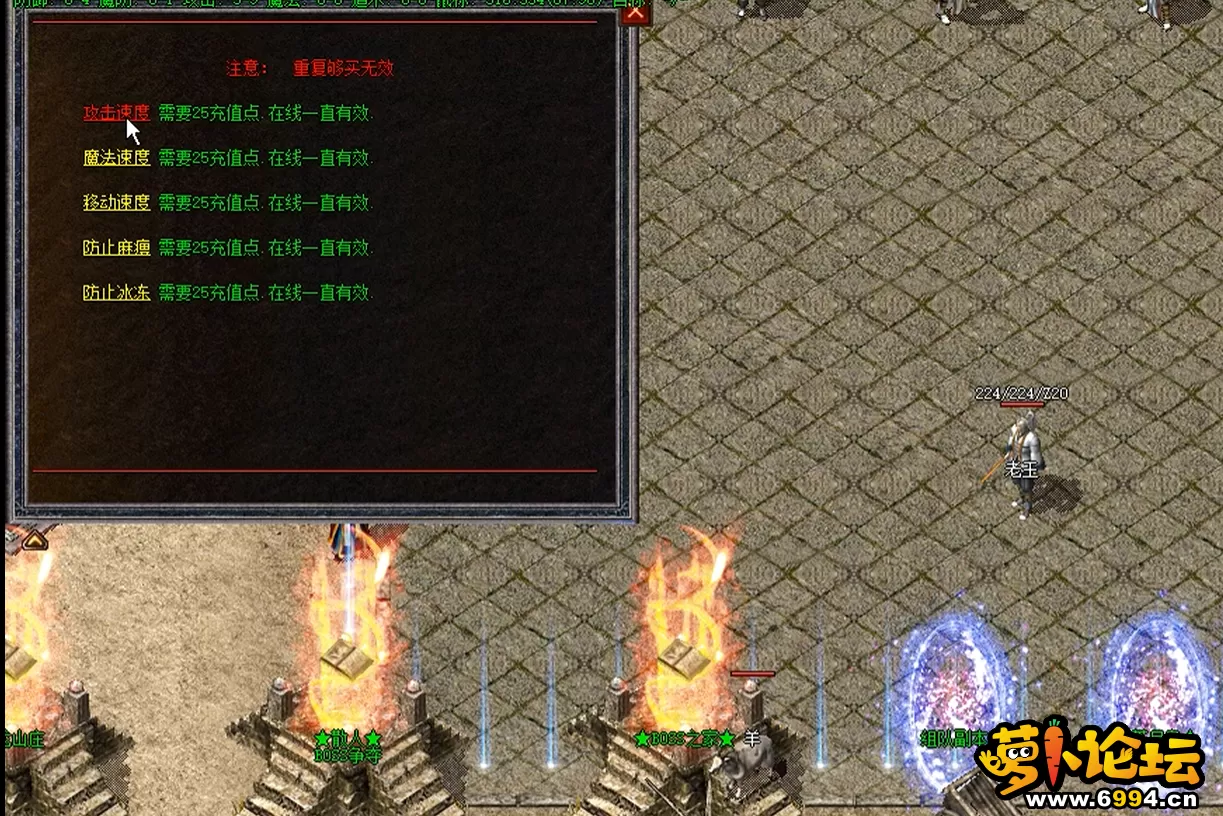Click the gold up-arrow below the dialog
The height and width of the screenshot is (816, 1223).
pos(34,540)
